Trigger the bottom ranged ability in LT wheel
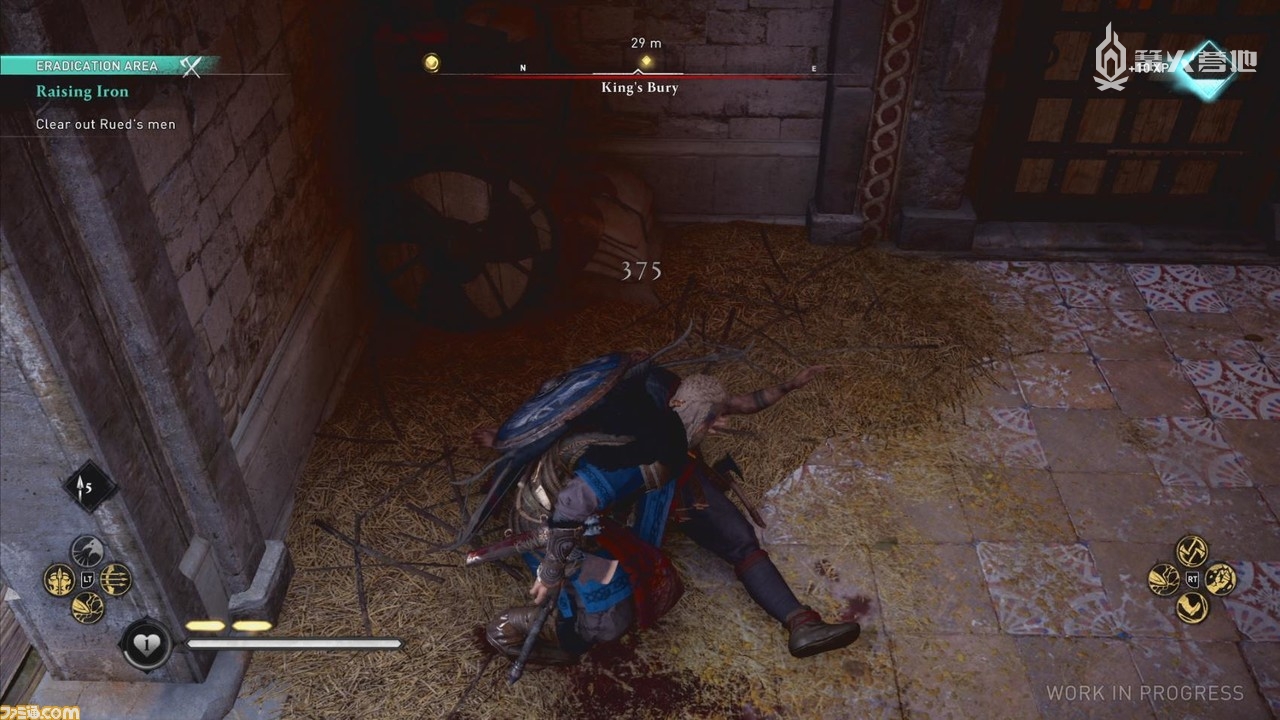This screenshot has height=720, width=1280. [88, 607]
